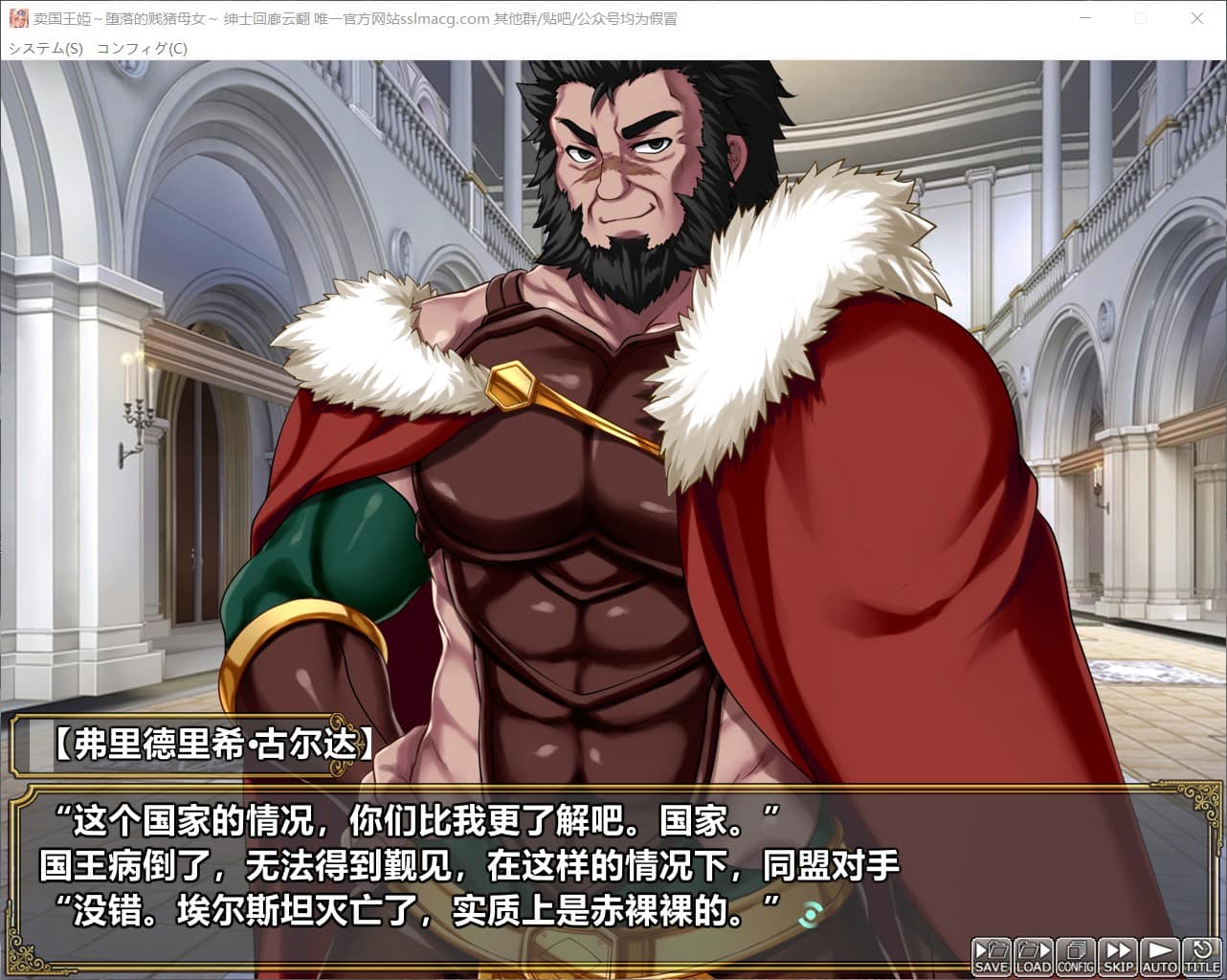The width and height of the screenshot is (1227, 980).
Task: Click the sslmacg.com website text in the title
Action: (446, 18)
